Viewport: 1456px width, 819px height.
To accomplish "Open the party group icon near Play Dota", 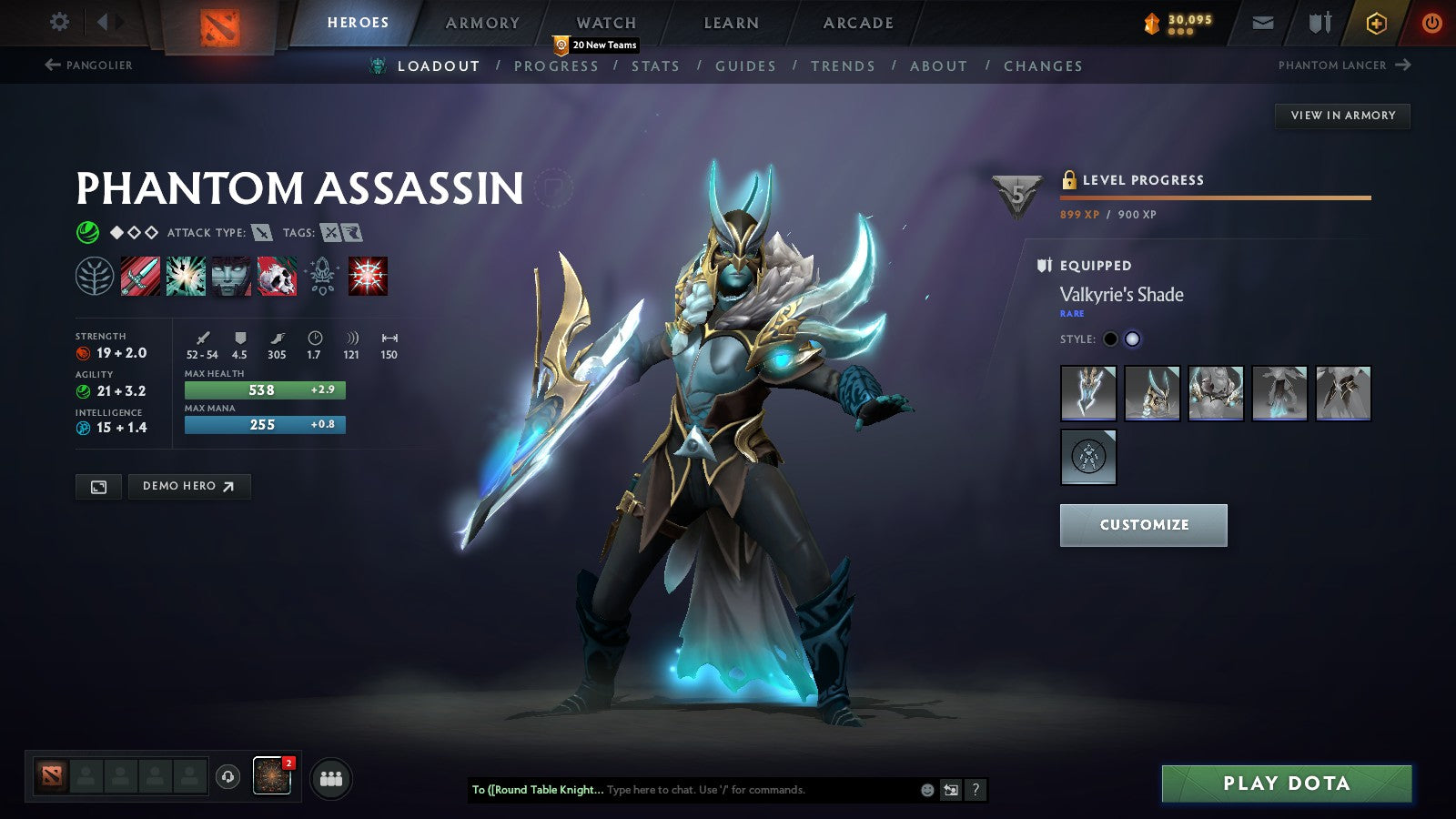I will [332, 777].
